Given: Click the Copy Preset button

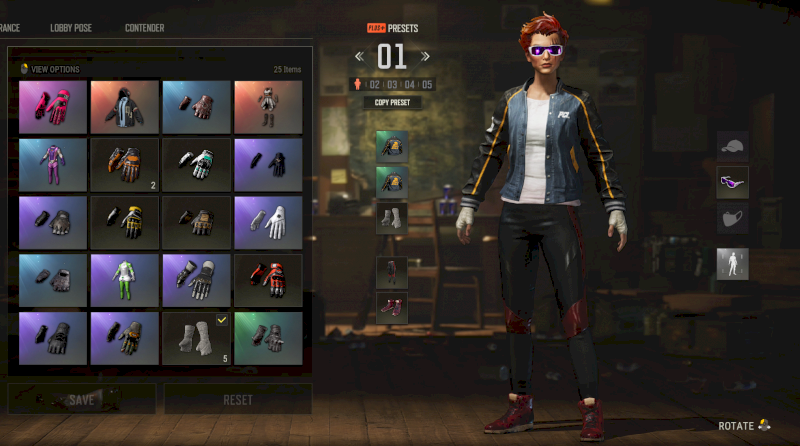Looking at the screenshot, I should pos(392,102).
